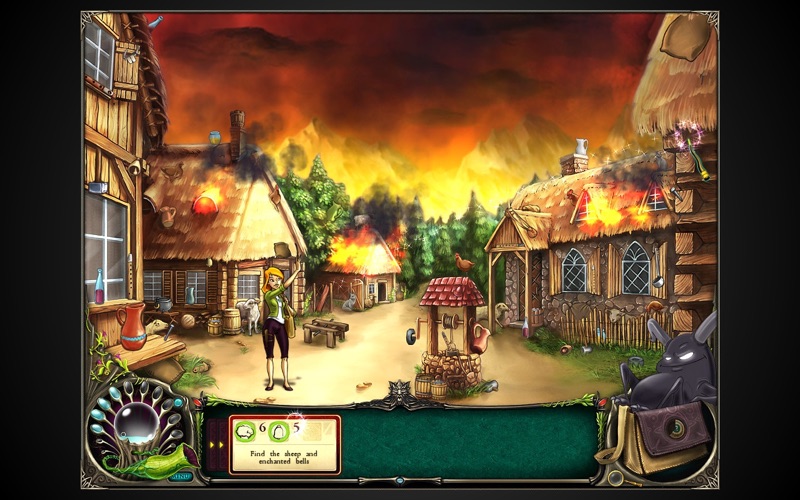Select the enchanted bell objective icon
Screen dimensions: 800x500
pyautogui.click(x=280, y=429)
